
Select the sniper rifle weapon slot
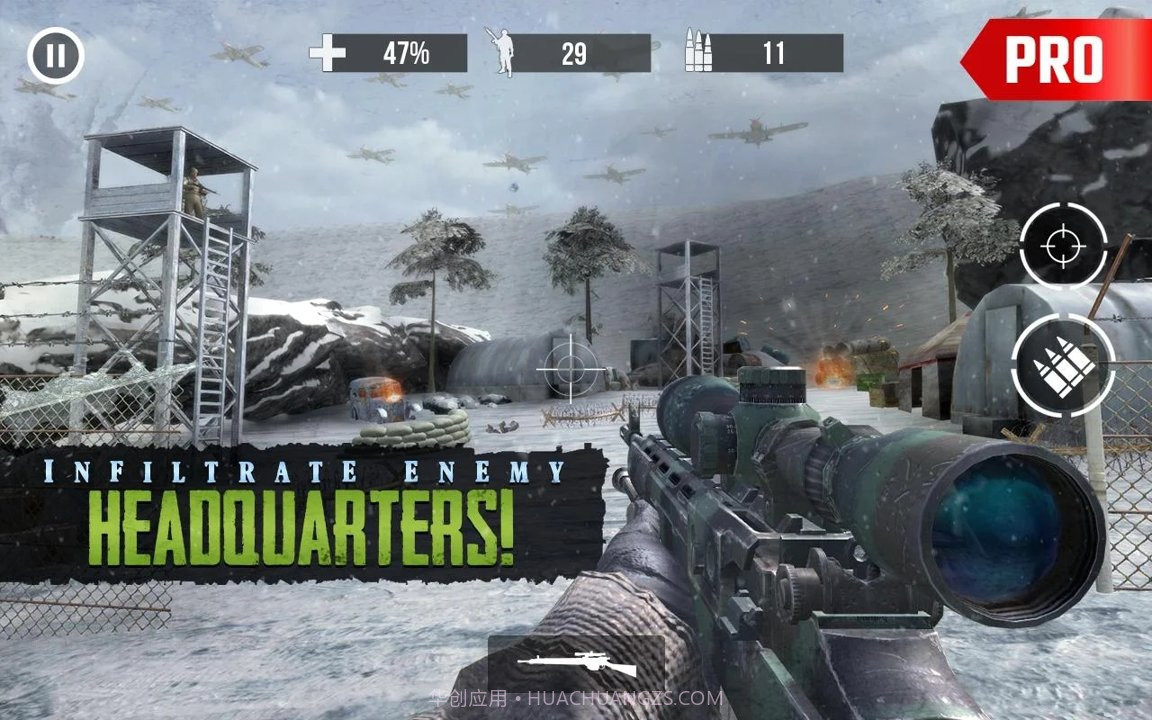(x=576, y=665)
